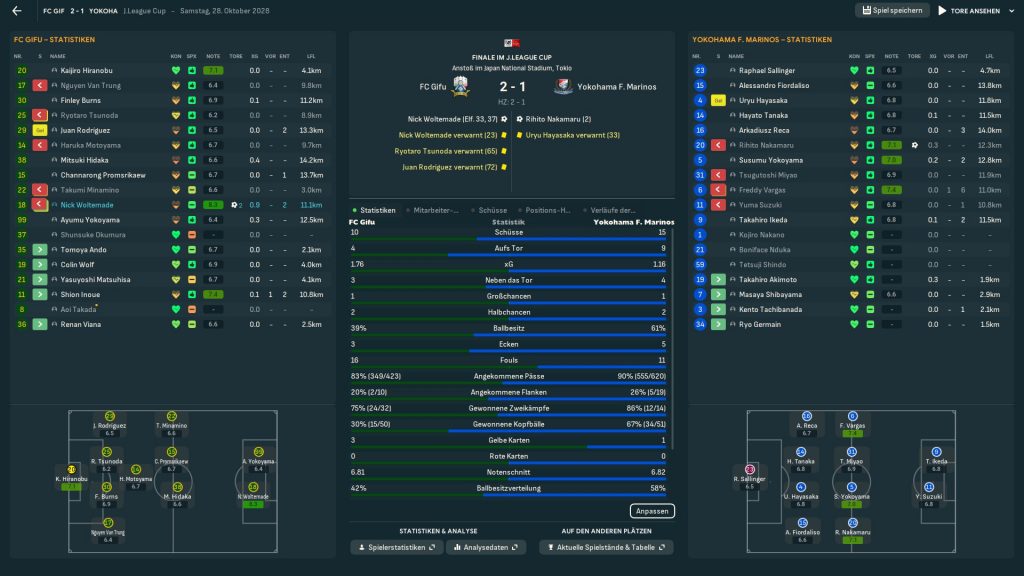Open Rihito Nakamaru's row in Yokohama list
Viewport: 1024px width, 576px height.
[x=768, y=145]
